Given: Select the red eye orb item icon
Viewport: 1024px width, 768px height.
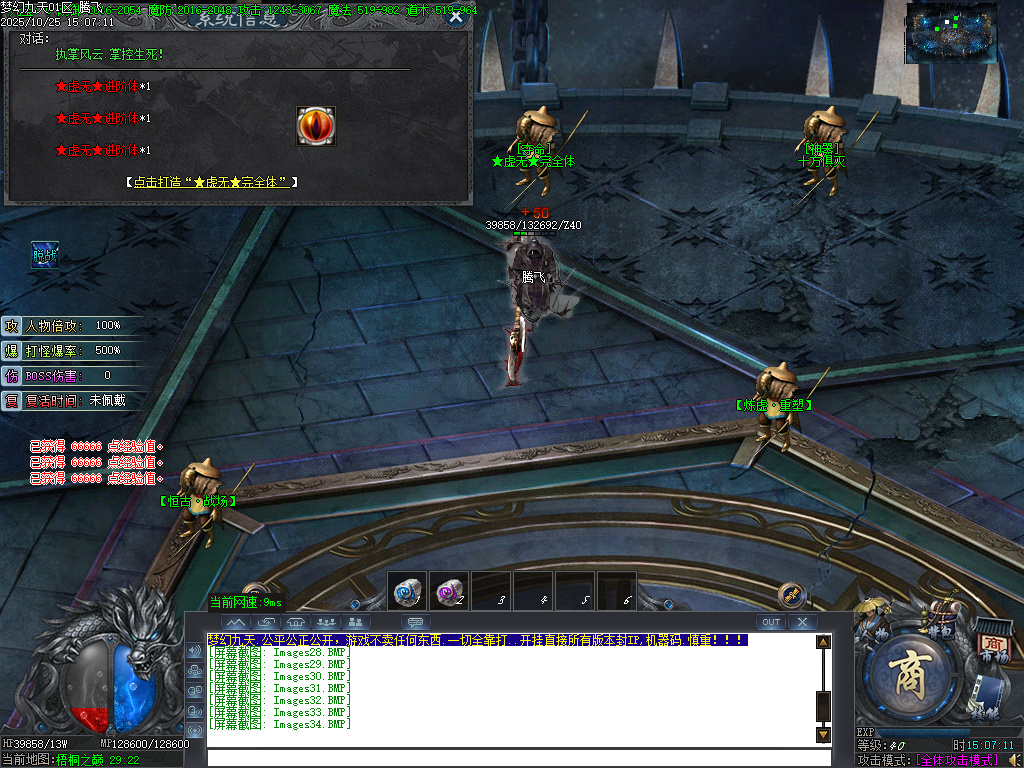Looking at the screenshot, I should pyautogui.click(x=316, y=126).
